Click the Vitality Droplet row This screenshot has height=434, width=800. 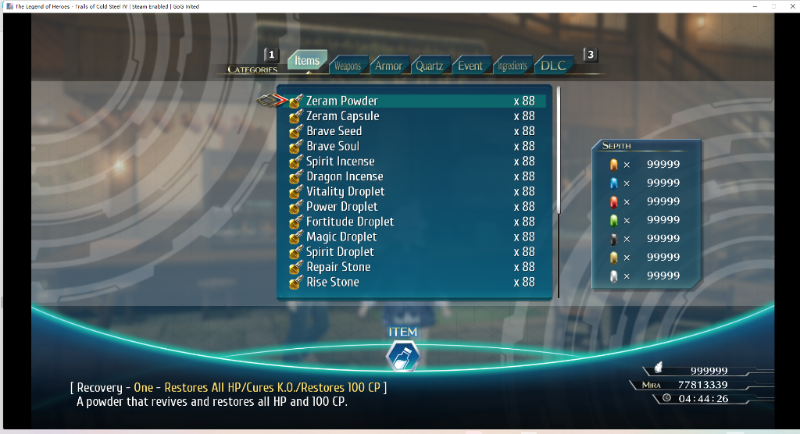tap(345, 191)
